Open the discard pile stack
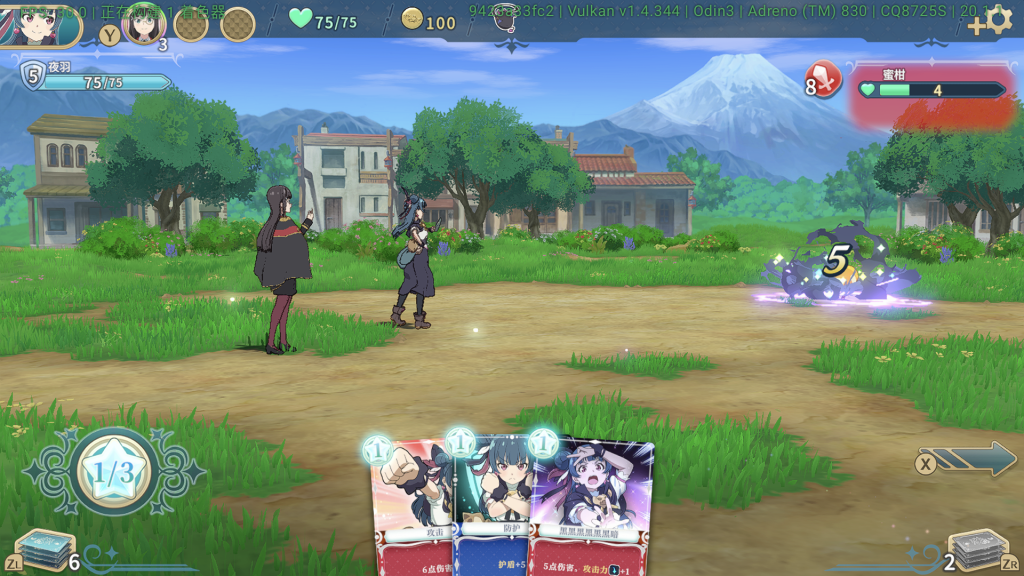 pyautogui.click(x=975, y=550)
